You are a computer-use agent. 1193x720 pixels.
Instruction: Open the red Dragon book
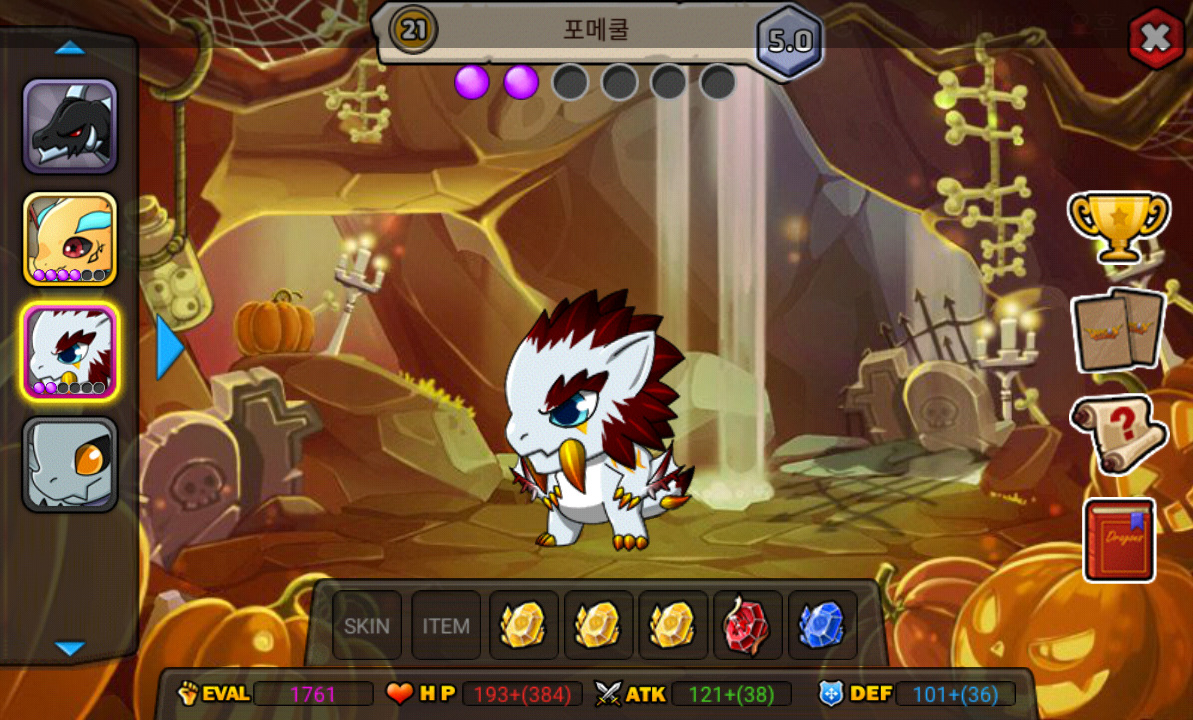coord(1119,539)
